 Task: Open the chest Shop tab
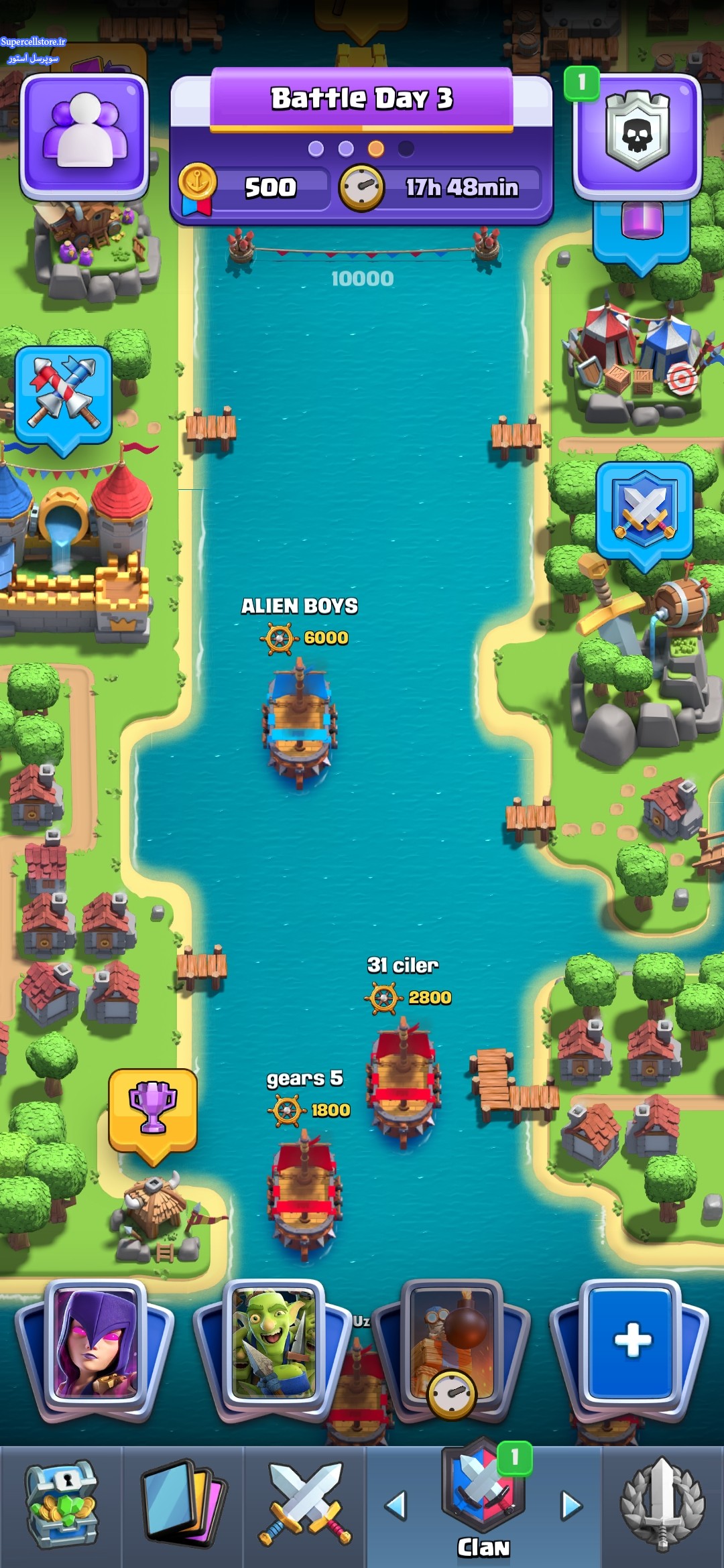pyautogui.click(x=61, y=1505)
